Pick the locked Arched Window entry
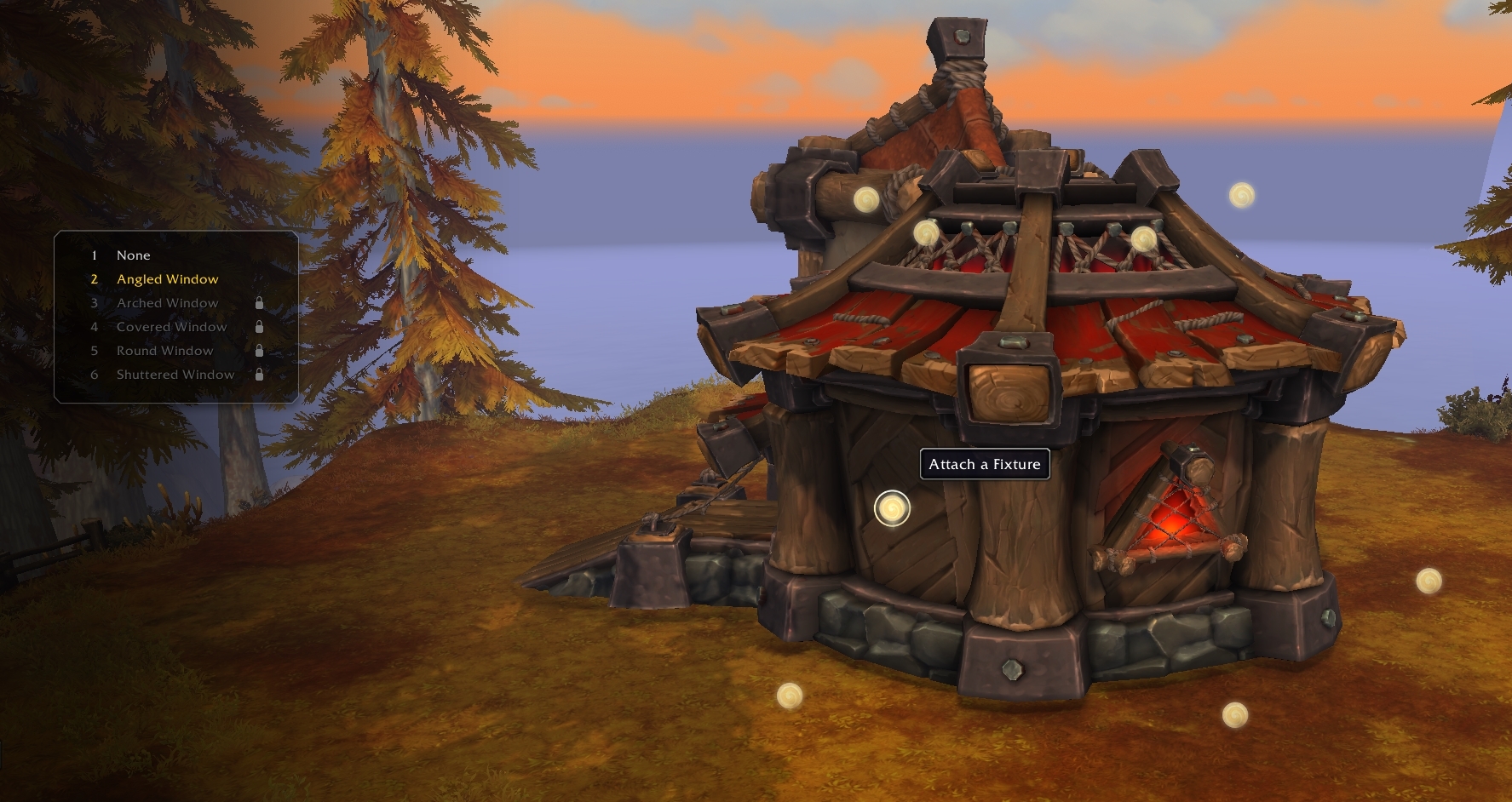The width and height of the screenshot is (1512, 802). pos(167,303)
